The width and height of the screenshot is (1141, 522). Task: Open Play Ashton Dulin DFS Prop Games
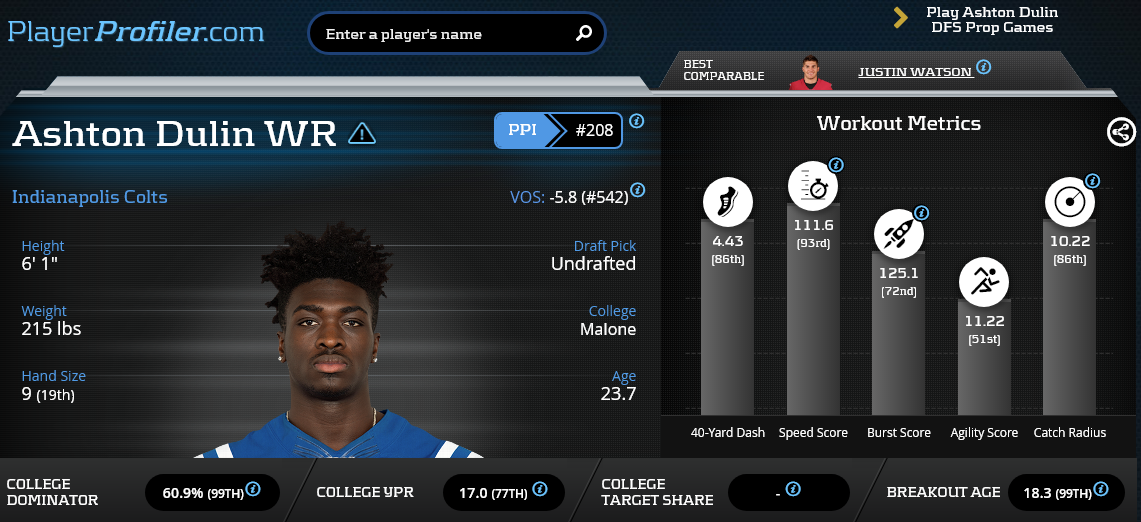991,20
